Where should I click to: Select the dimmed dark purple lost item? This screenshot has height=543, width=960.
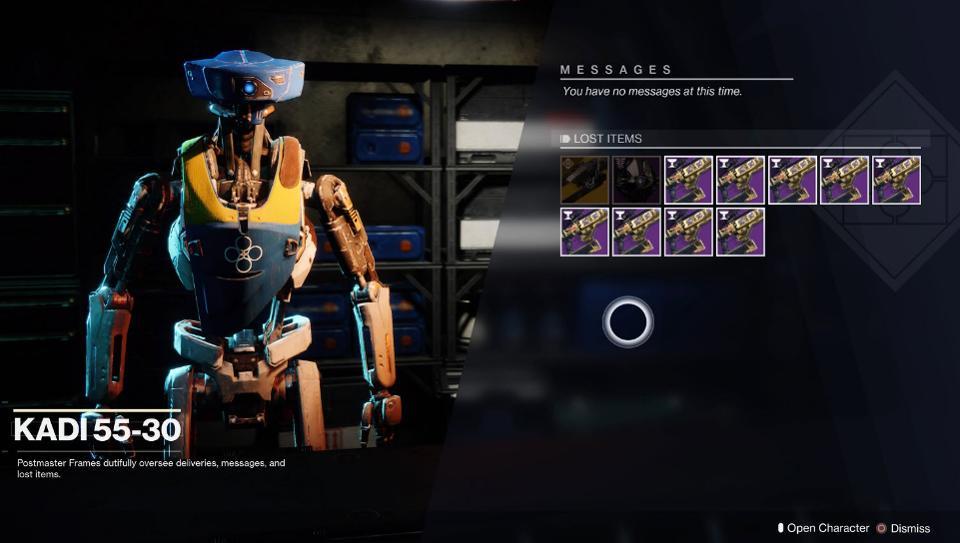click(x=636, y=180)
